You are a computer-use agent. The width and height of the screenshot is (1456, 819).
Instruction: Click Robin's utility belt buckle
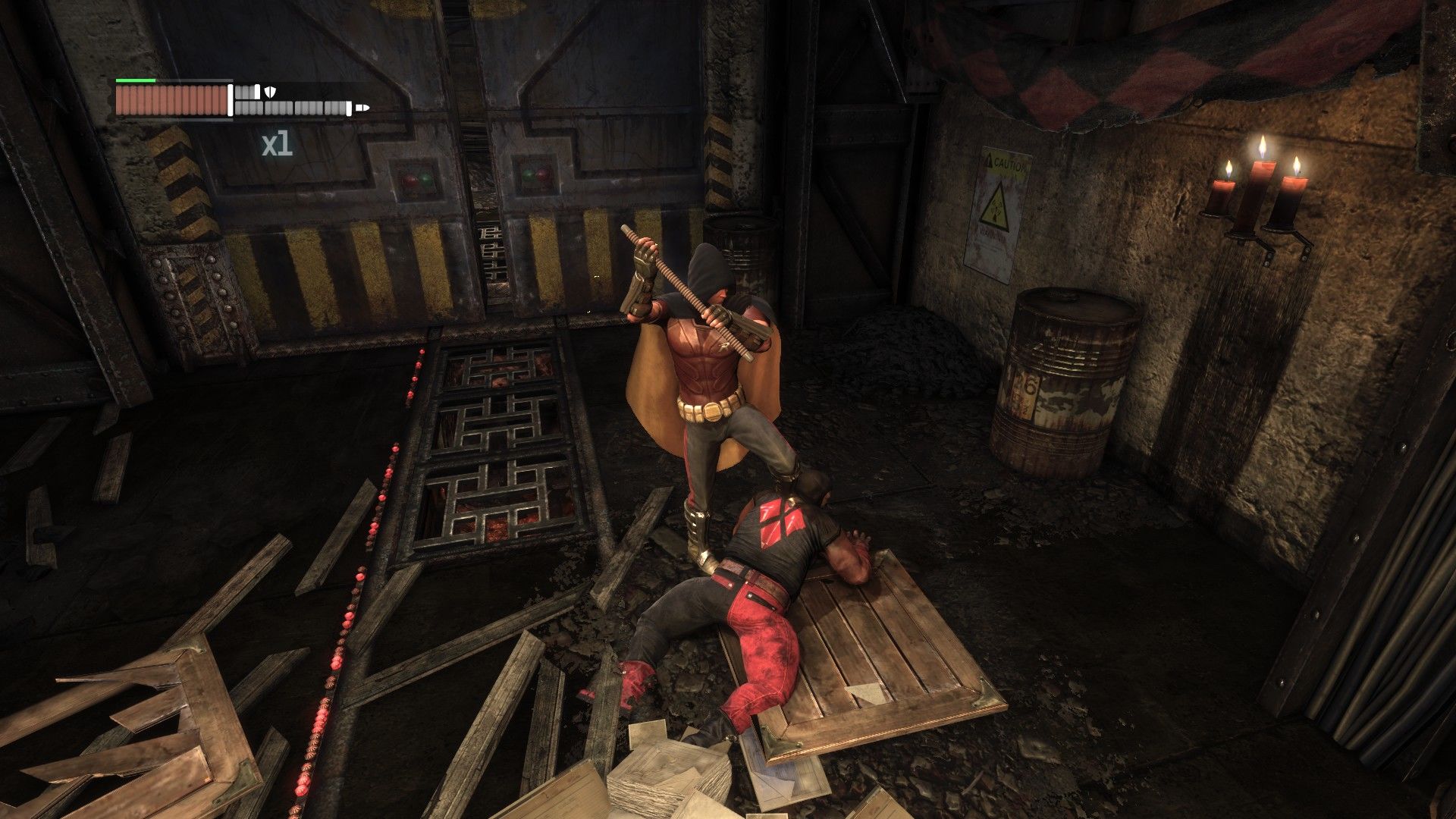tap(711, 413)
